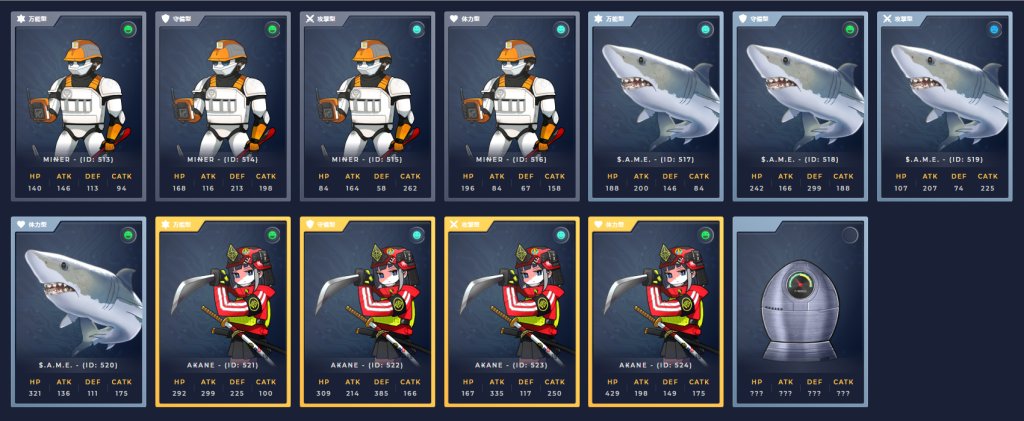1024x421 pixels.
Task: Select the Miner card ID 513
Action: 79,105
